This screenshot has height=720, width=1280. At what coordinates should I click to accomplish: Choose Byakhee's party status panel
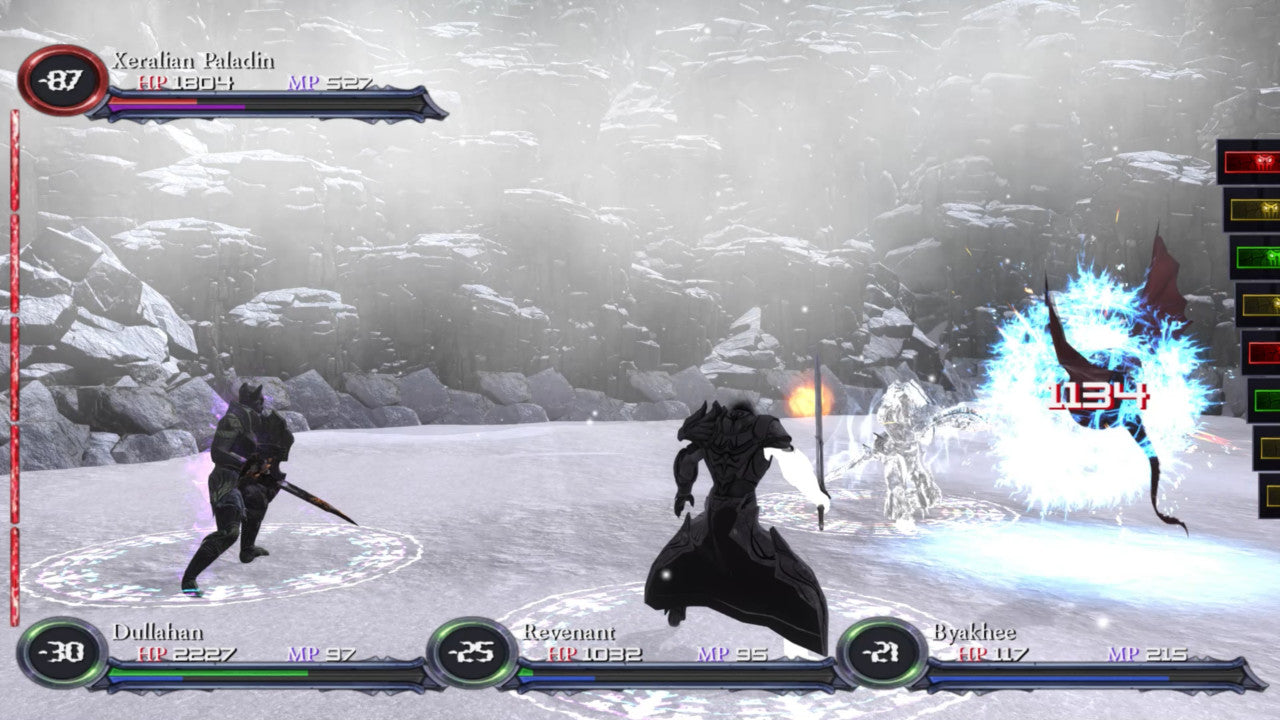pyautogui.click(x=1050, y=657)
